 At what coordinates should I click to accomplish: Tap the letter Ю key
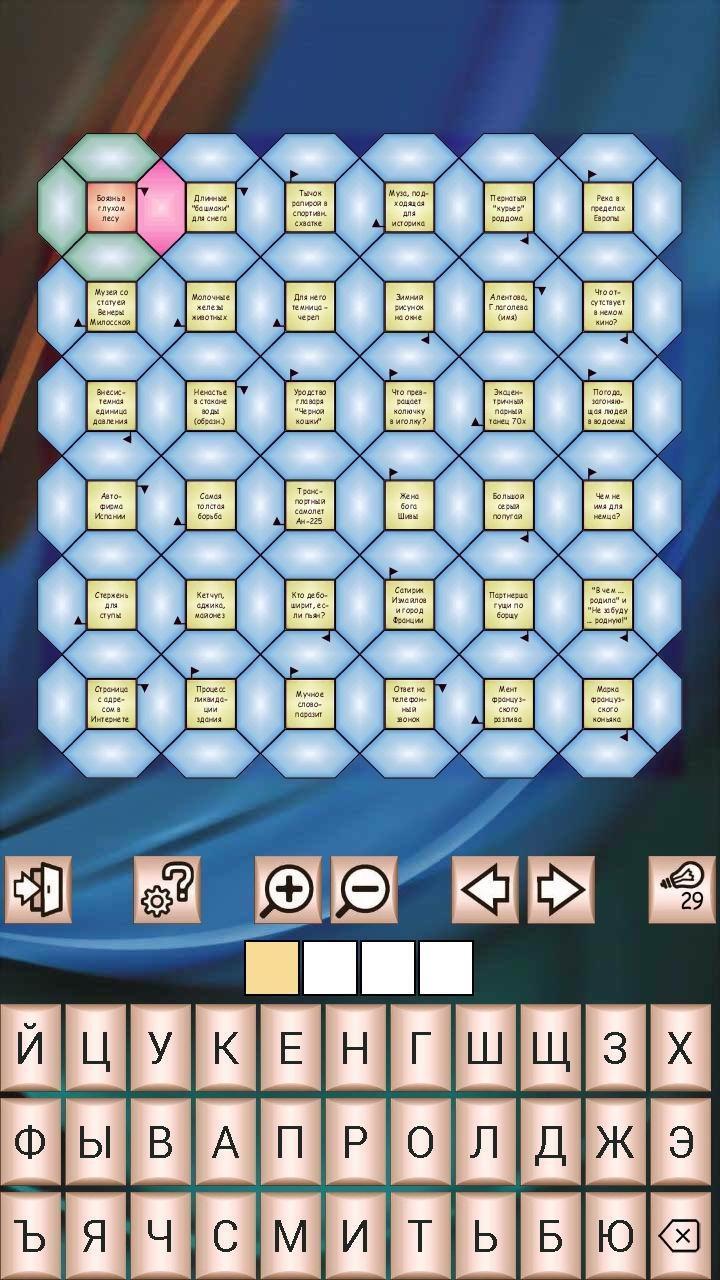click(615, 1236)
